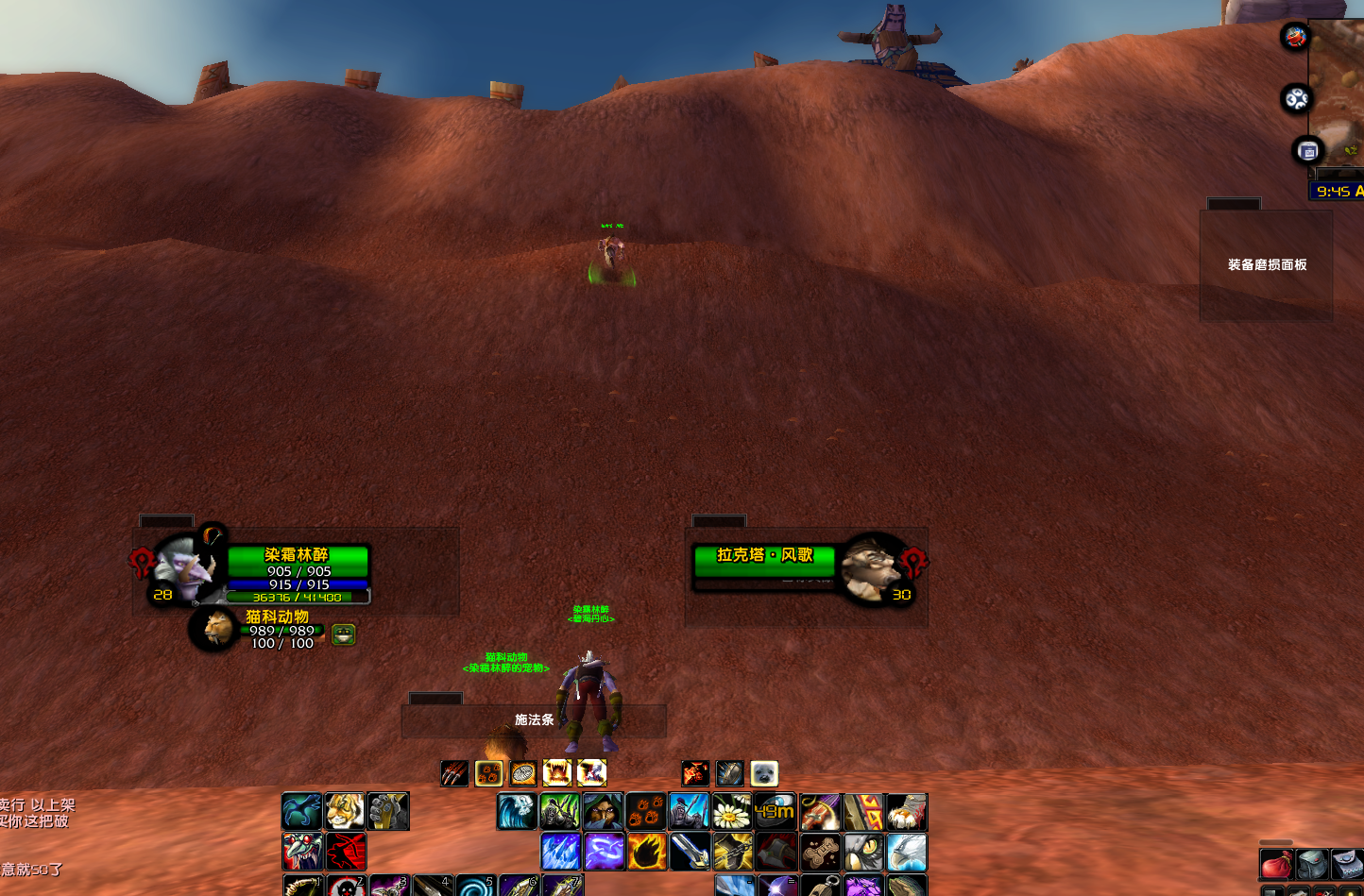
Task: Click the pet happiness frog icon
Action: click(x=343, y=634)
